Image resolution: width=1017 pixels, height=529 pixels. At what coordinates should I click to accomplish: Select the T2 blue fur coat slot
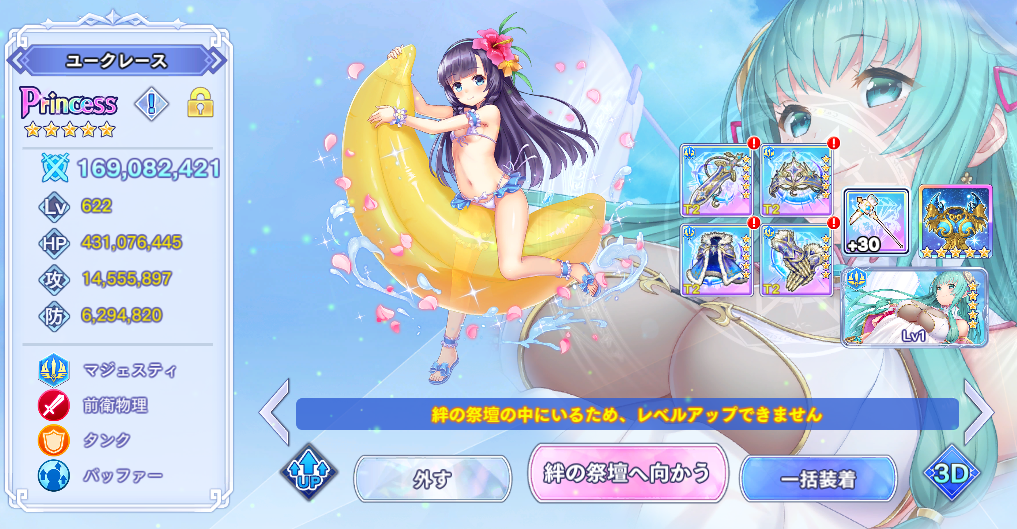(716, 259)
